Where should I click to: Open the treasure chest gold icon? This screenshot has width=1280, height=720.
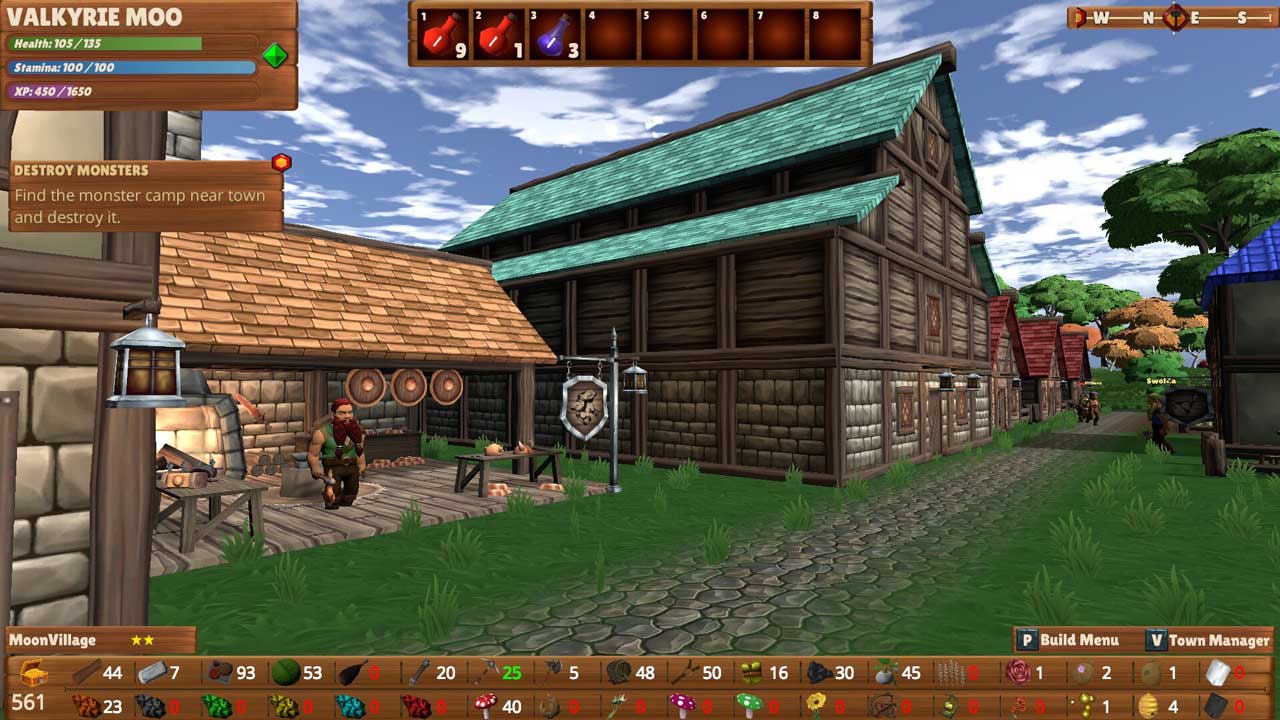click(x=32, y=672)
